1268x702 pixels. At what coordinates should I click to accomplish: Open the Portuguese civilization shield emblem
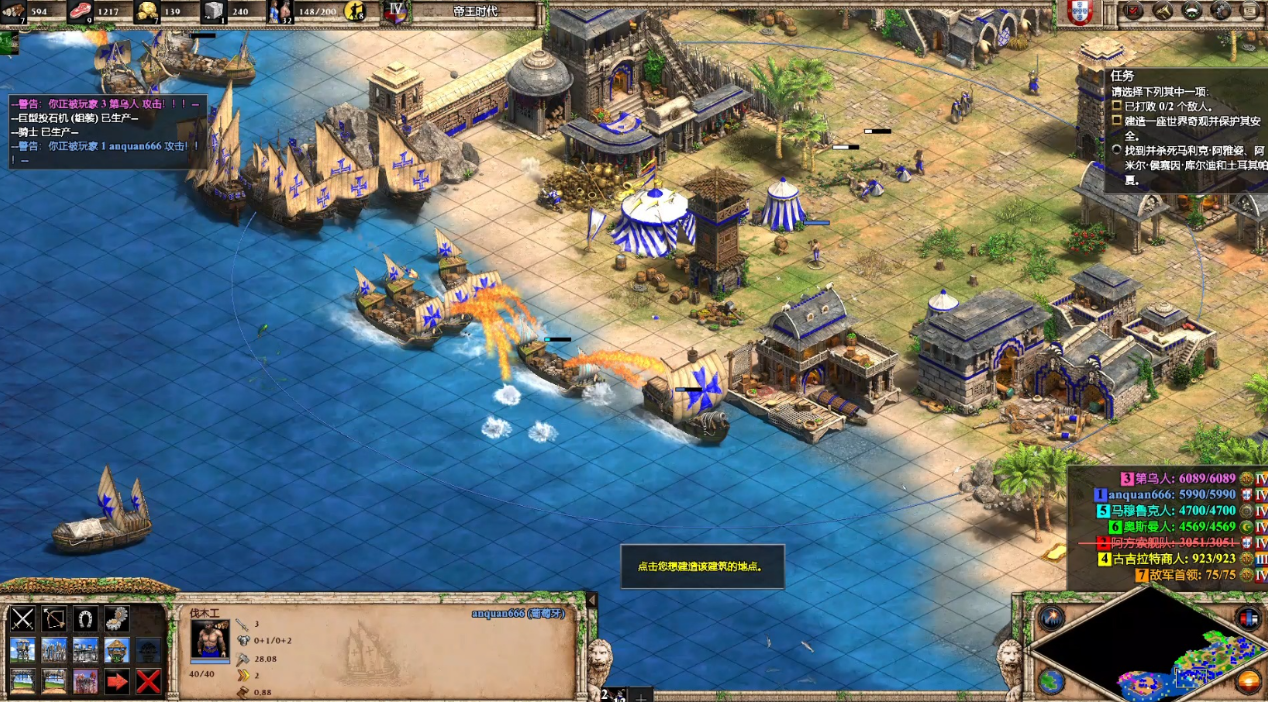pyautogui.click(x=1079, y=12)
